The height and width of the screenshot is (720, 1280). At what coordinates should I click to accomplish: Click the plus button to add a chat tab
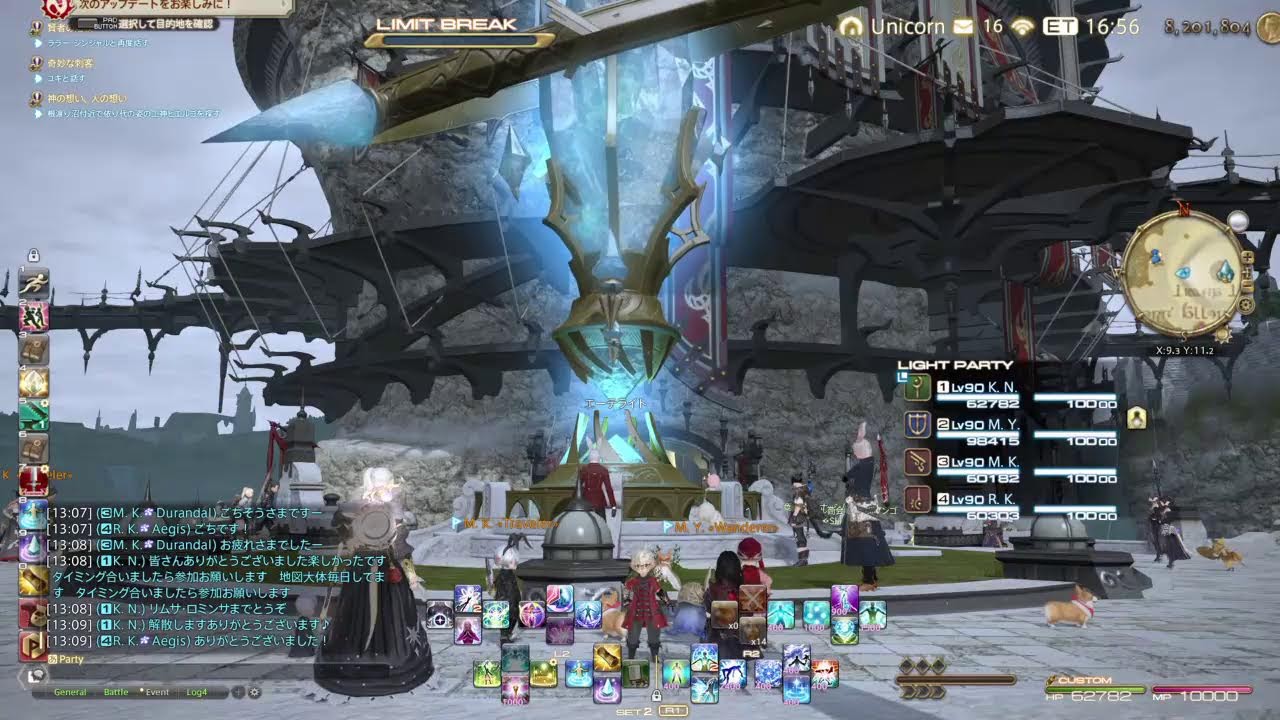point(238,692)
